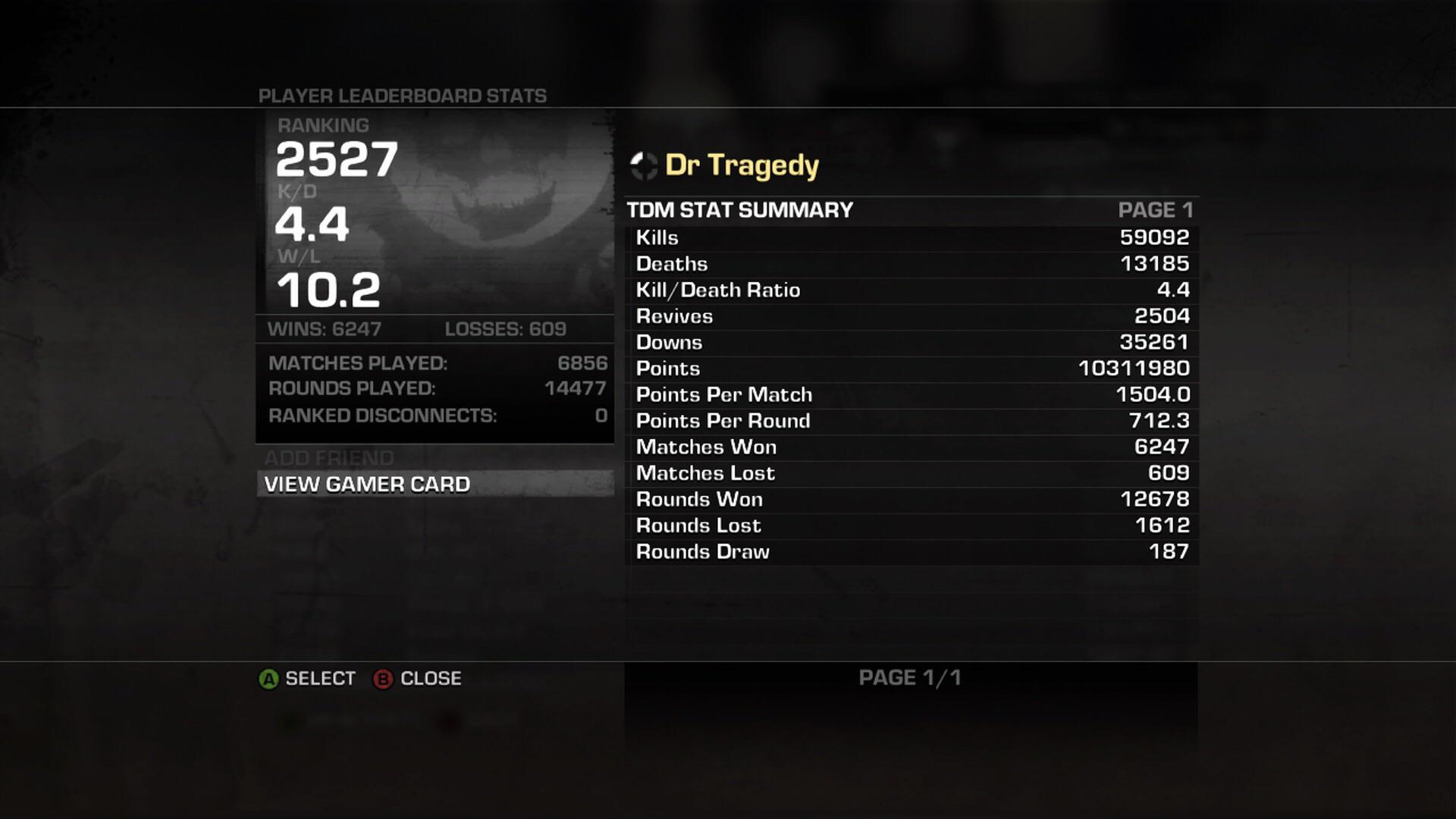Screen dimensions: 1456x819
Task: Click the status icon beside Dr Tragedy
Action: point(644,165)
